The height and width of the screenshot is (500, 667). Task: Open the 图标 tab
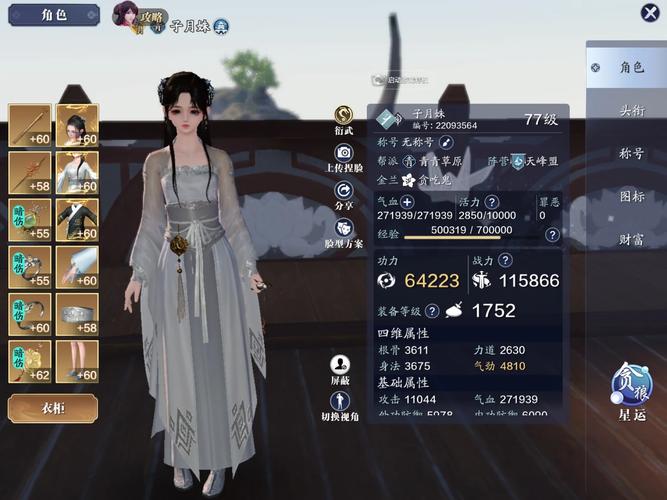(631, 196)
